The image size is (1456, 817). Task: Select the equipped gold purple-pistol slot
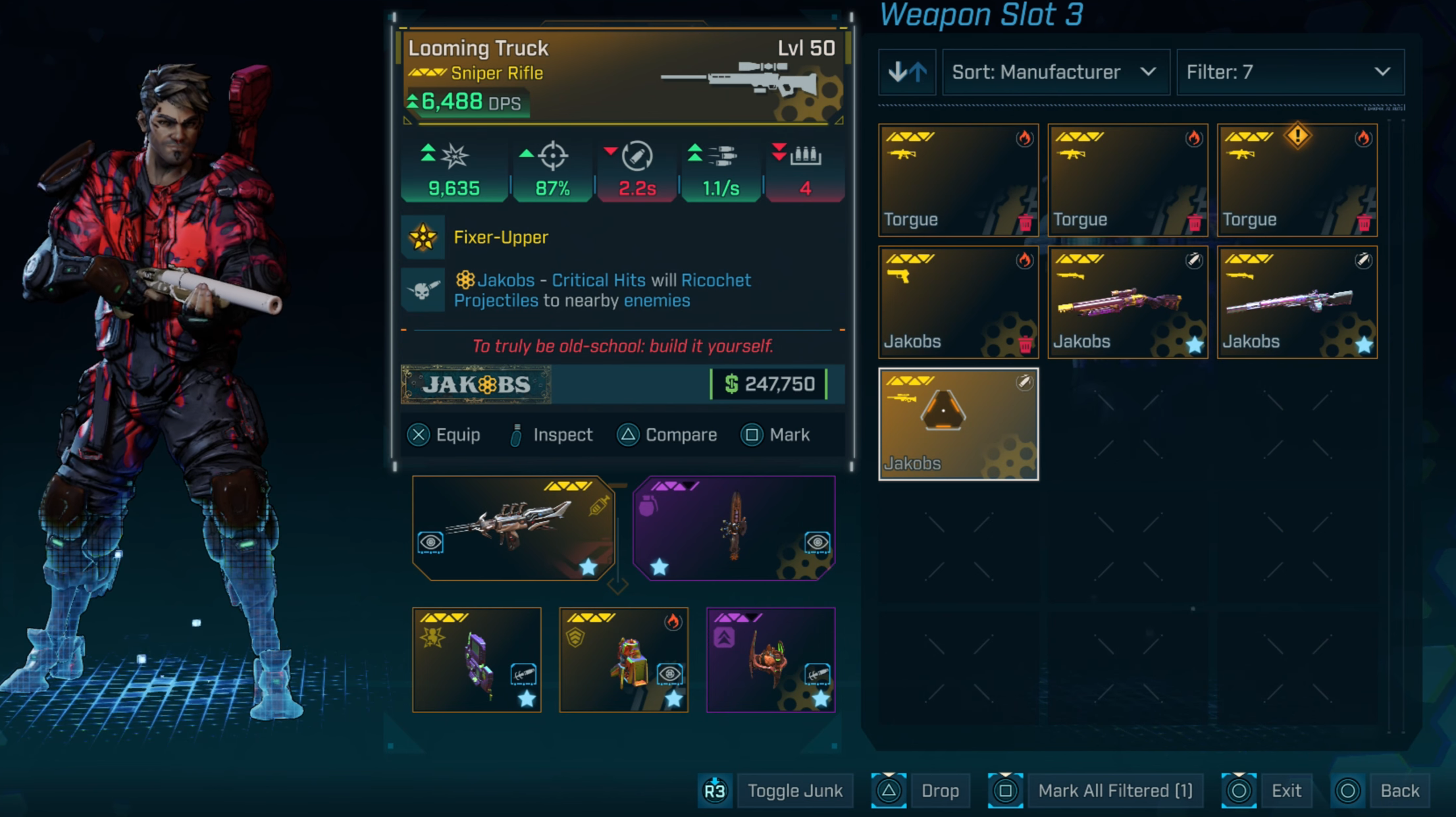(477, 660)
